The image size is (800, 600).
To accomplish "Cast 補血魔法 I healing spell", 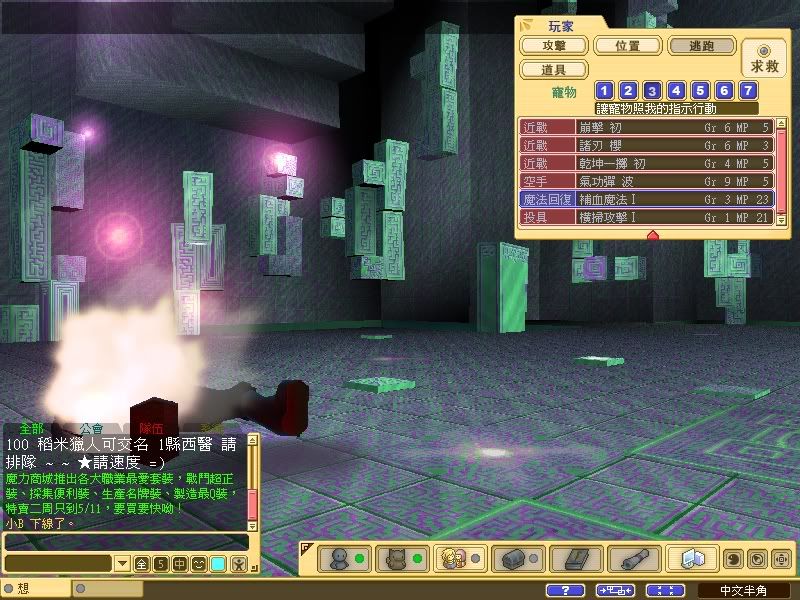I will (x=646, y=200).
